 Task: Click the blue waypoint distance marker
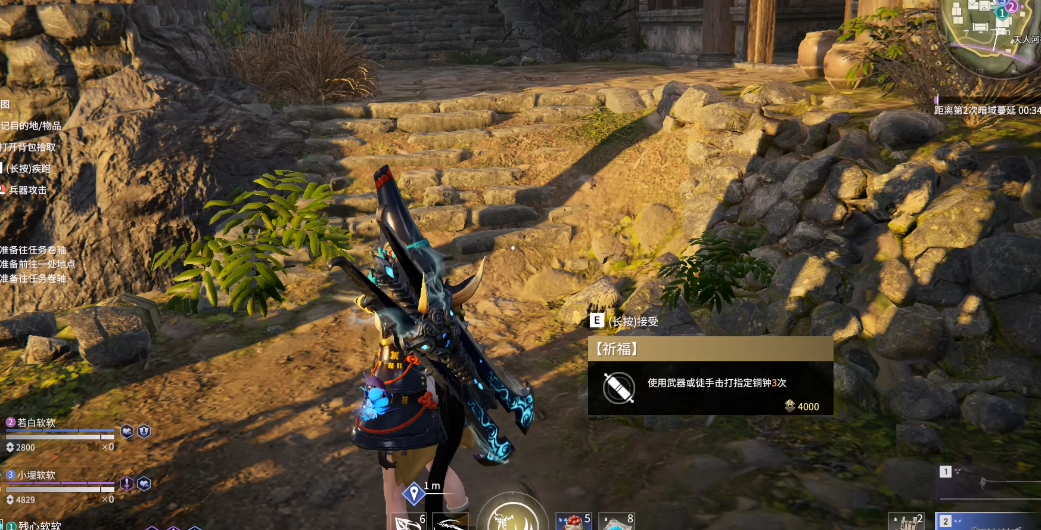pos(413,493)
